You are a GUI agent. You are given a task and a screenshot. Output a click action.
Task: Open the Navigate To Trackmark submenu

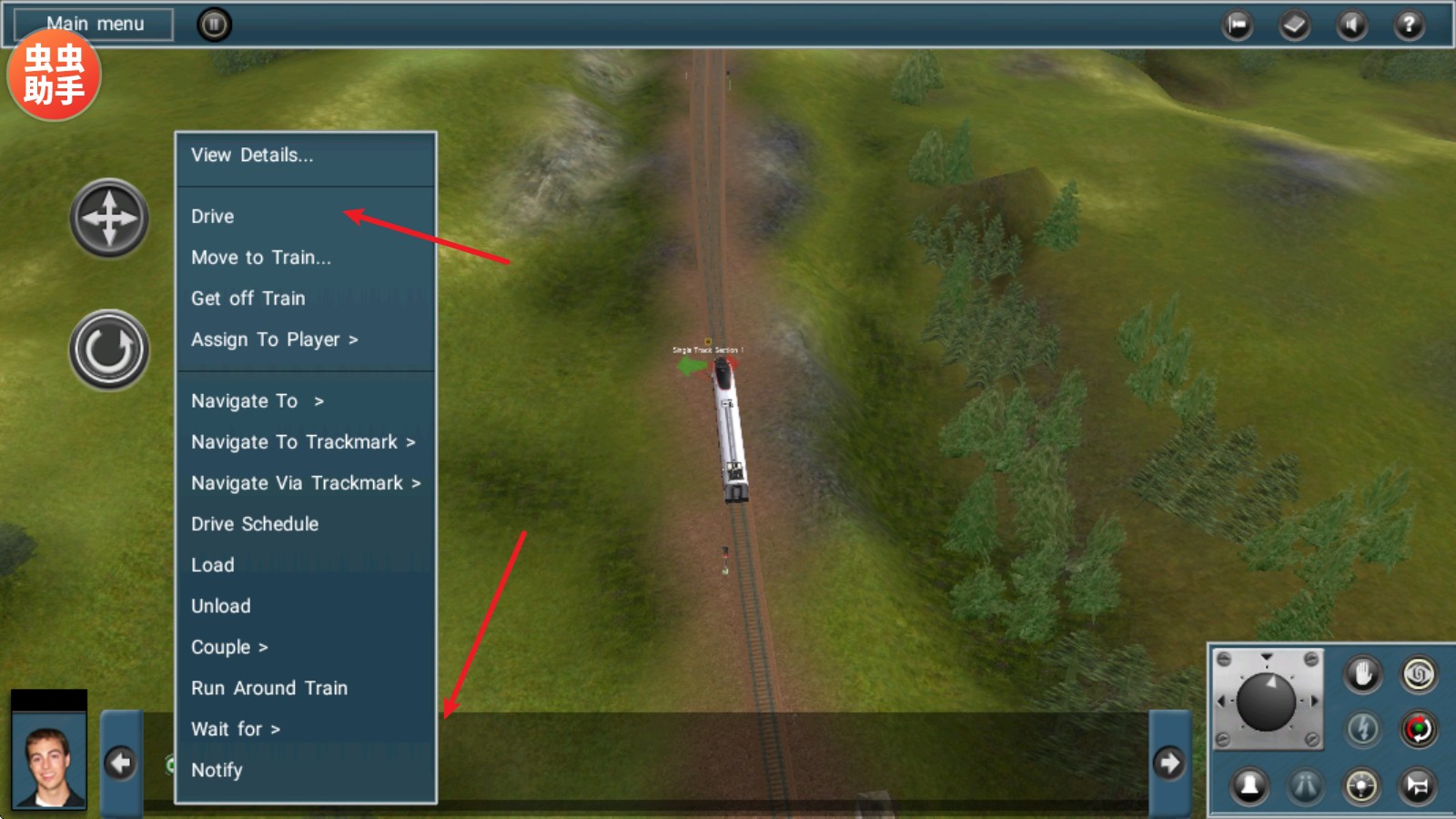302,442
